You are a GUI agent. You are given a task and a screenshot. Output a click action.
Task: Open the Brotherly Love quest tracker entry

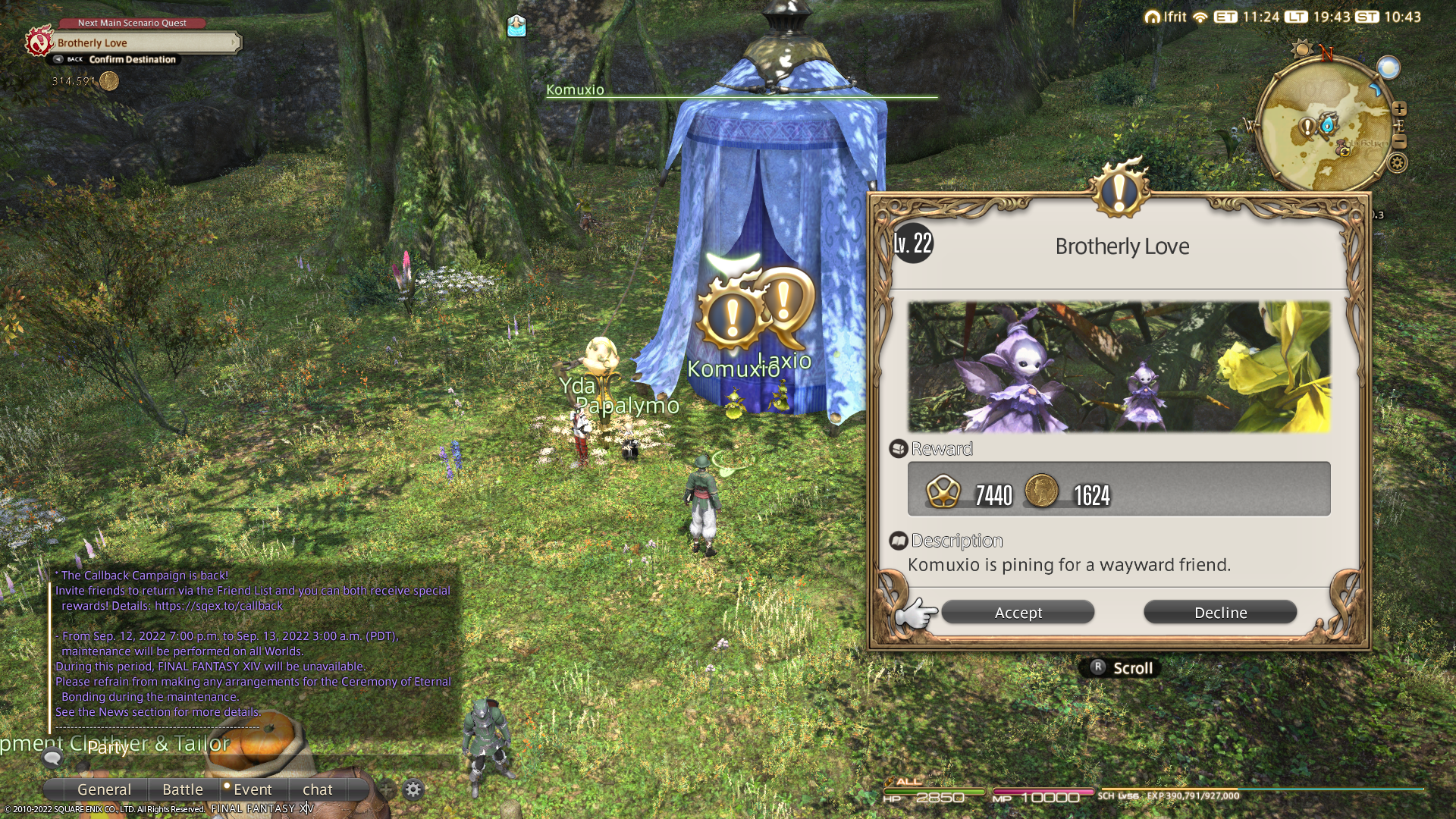(144, 43)
